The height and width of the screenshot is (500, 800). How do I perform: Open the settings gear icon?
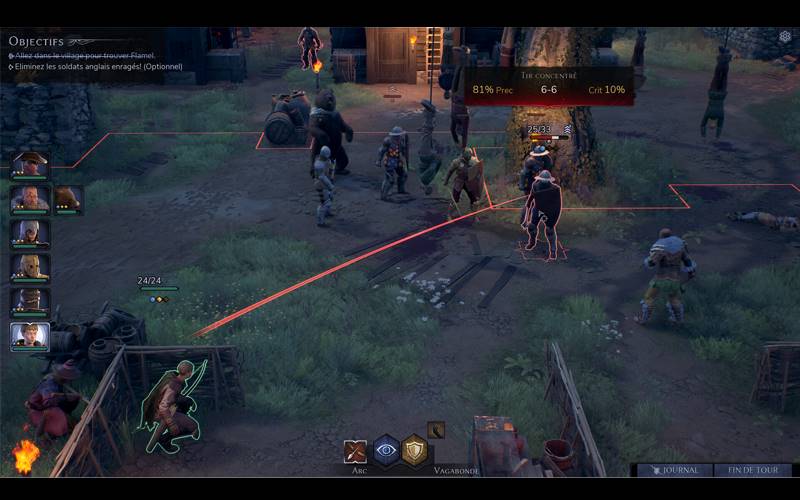point(785,37)
